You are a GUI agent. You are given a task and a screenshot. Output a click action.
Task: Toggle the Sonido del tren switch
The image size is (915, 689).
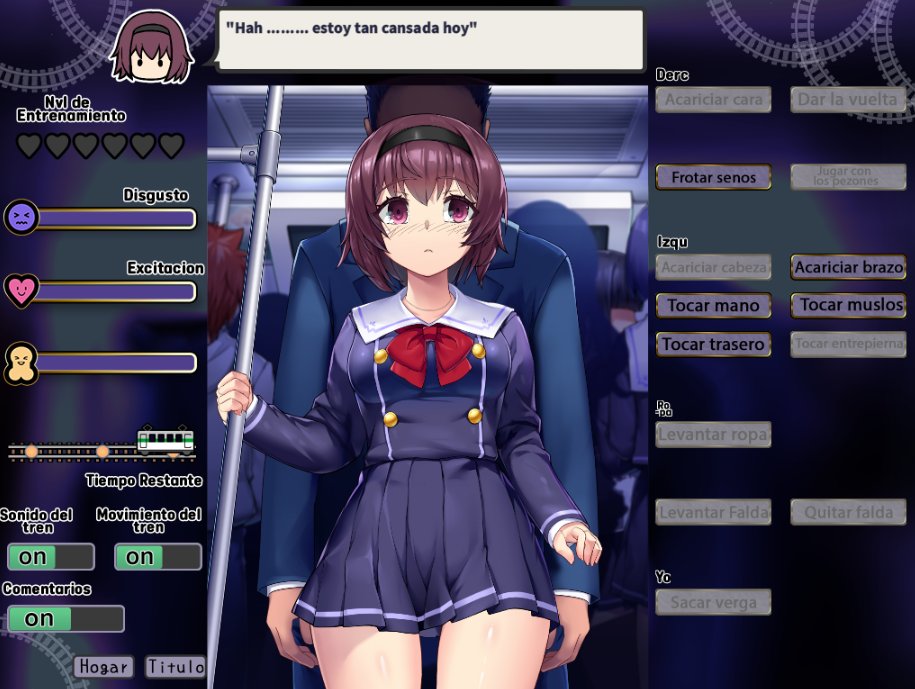(x=50, y=557)
